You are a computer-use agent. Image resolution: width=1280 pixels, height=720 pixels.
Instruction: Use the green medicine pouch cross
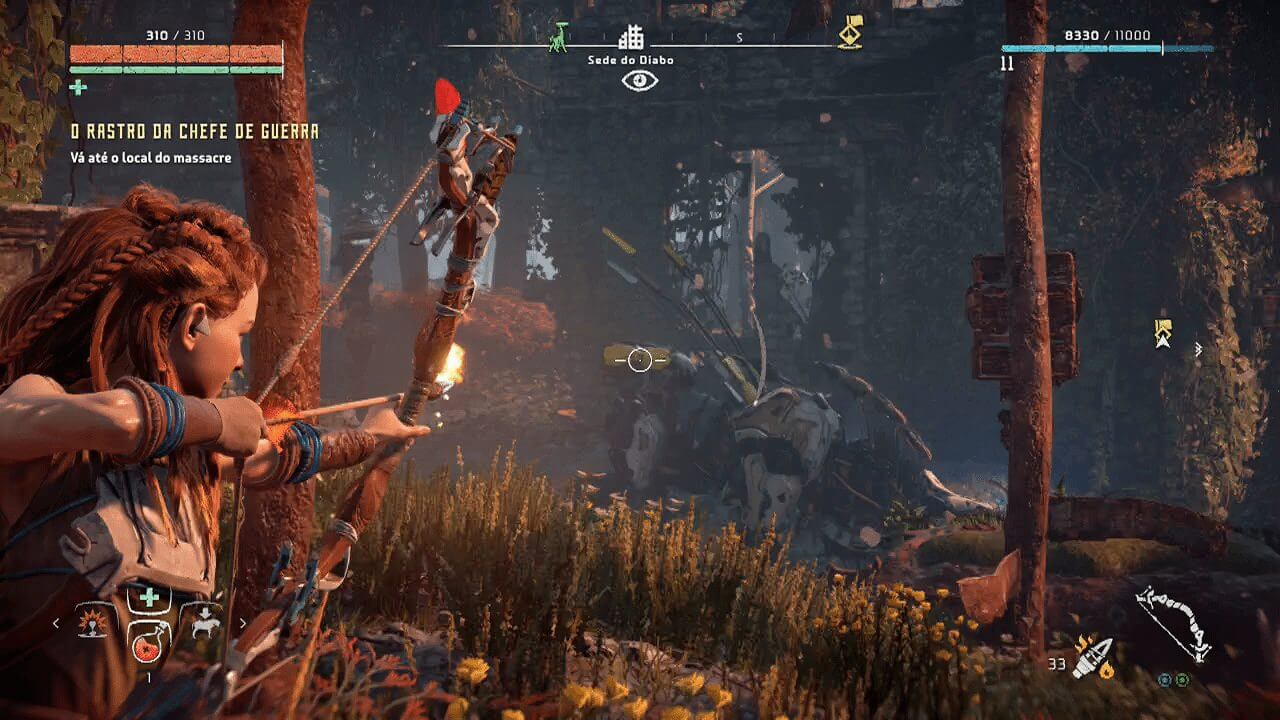[149, 598]
